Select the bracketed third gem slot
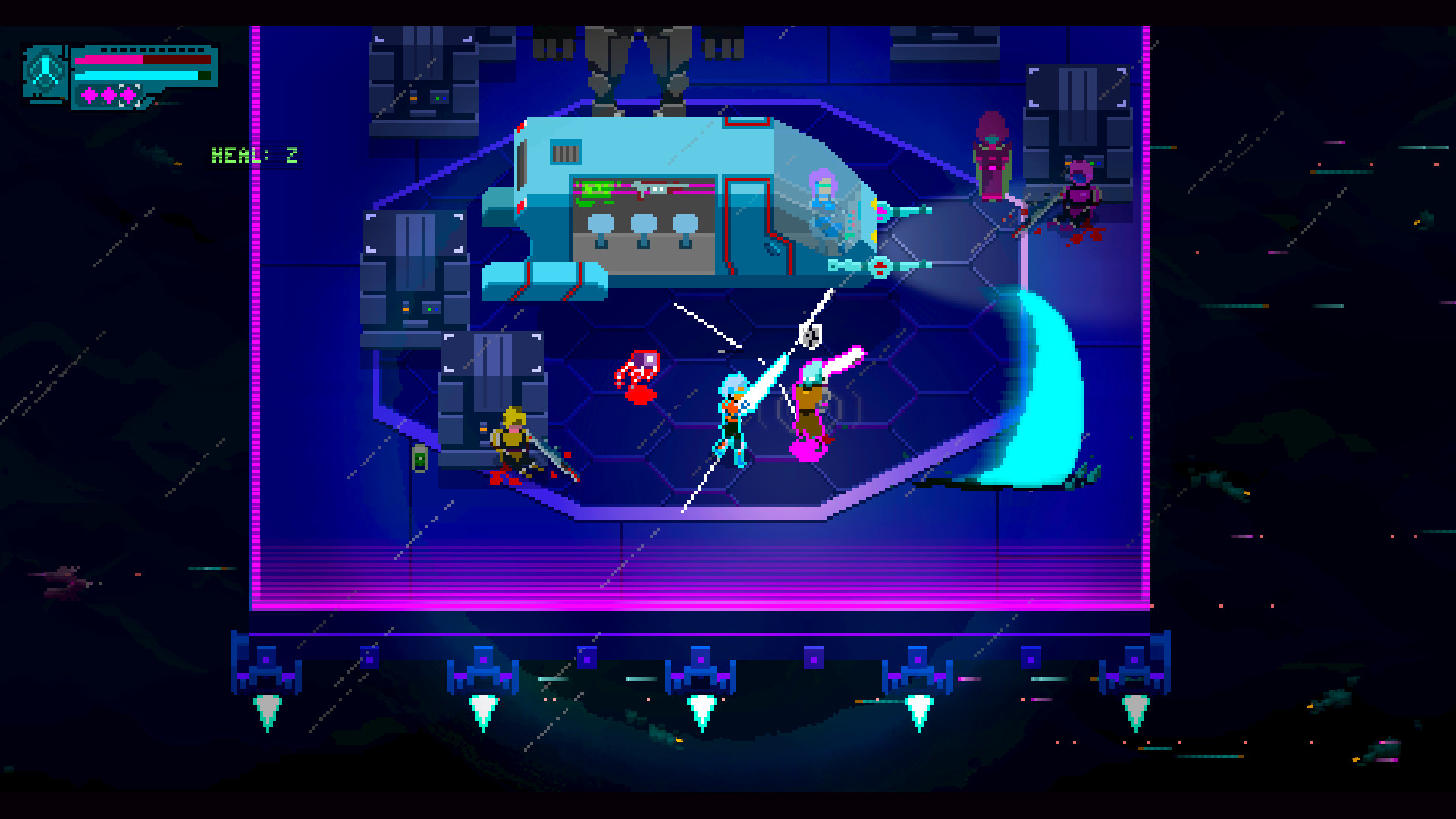 tap(129, 95)
